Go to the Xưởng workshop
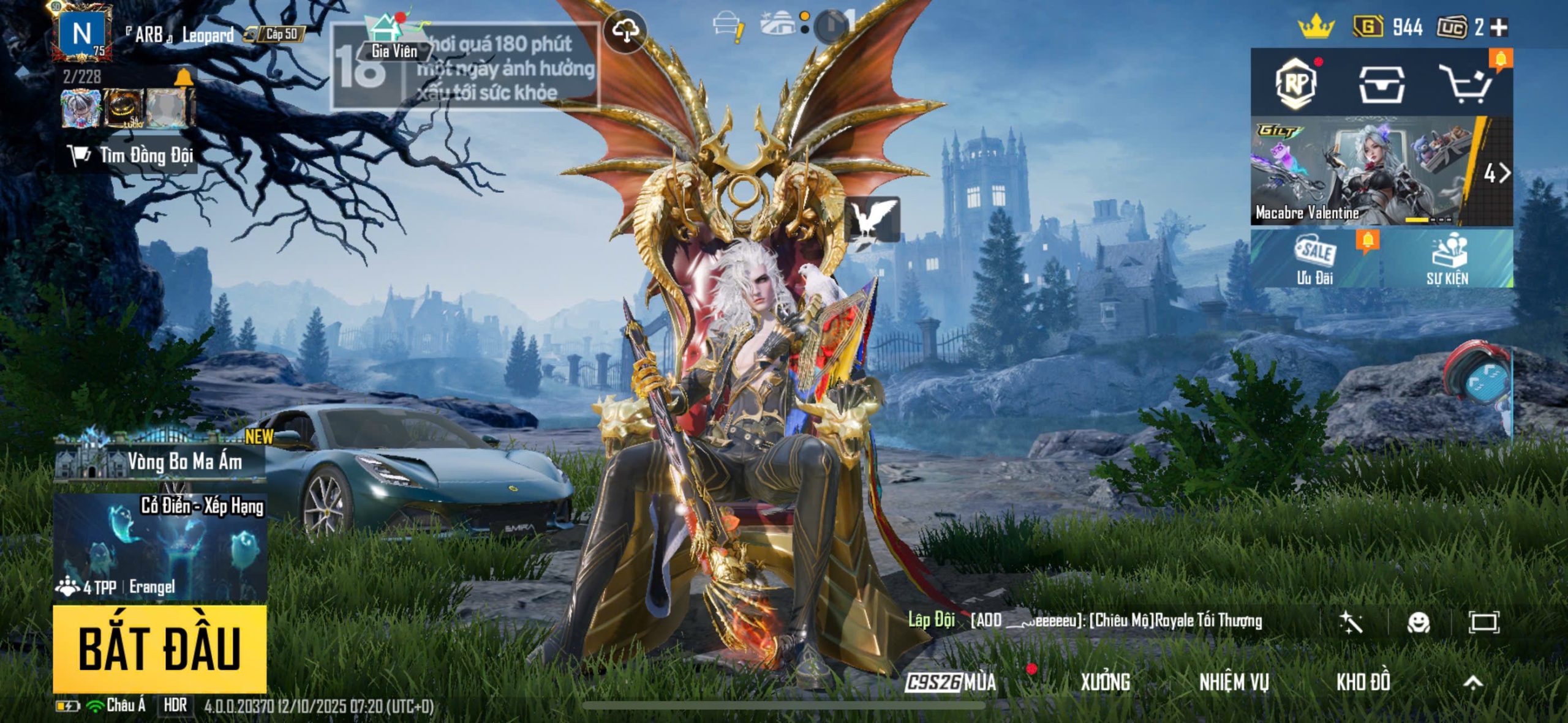Screen dimensions: 1568x723 (x=1105, y=682)
